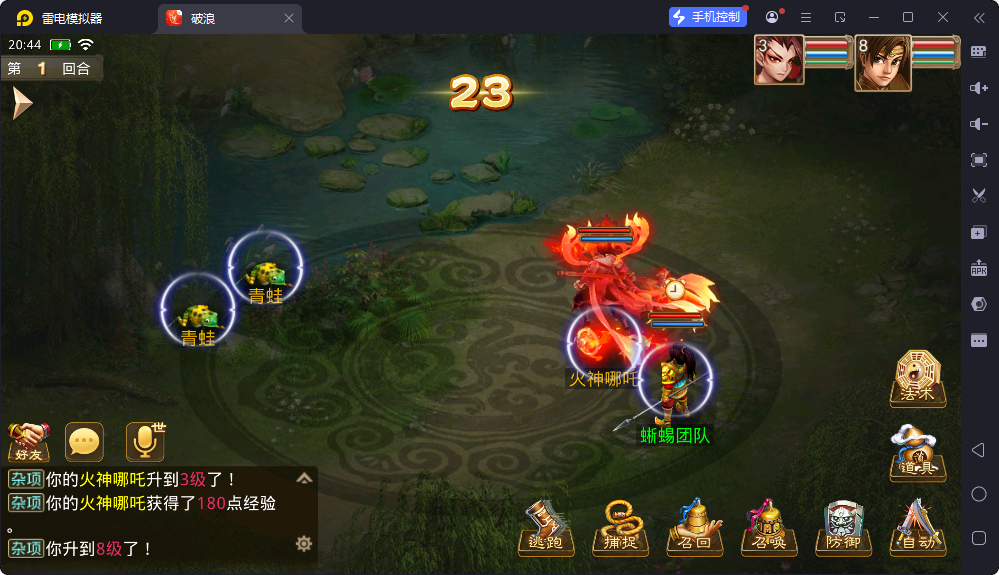Activate the voice microphone button
Screen dimensions: 999x575
coord(145,441)
